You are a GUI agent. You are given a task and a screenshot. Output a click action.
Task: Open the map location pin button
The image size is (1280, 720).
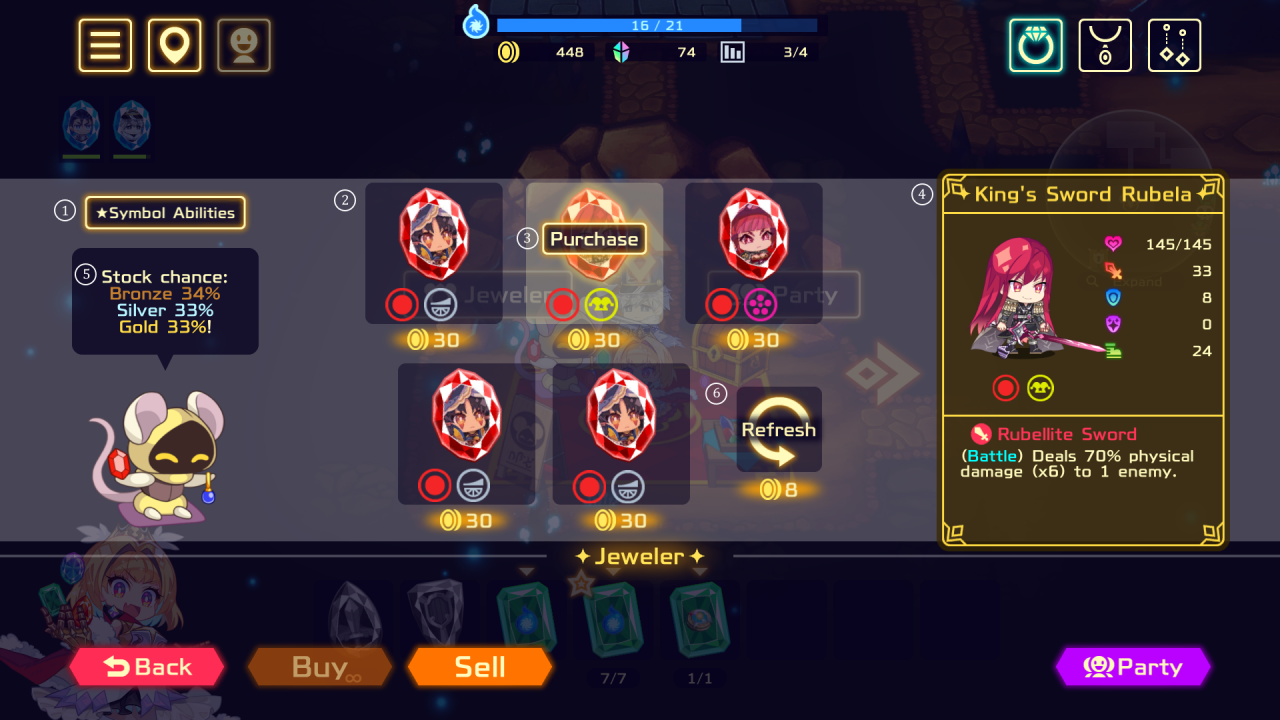tap(175, 45)
